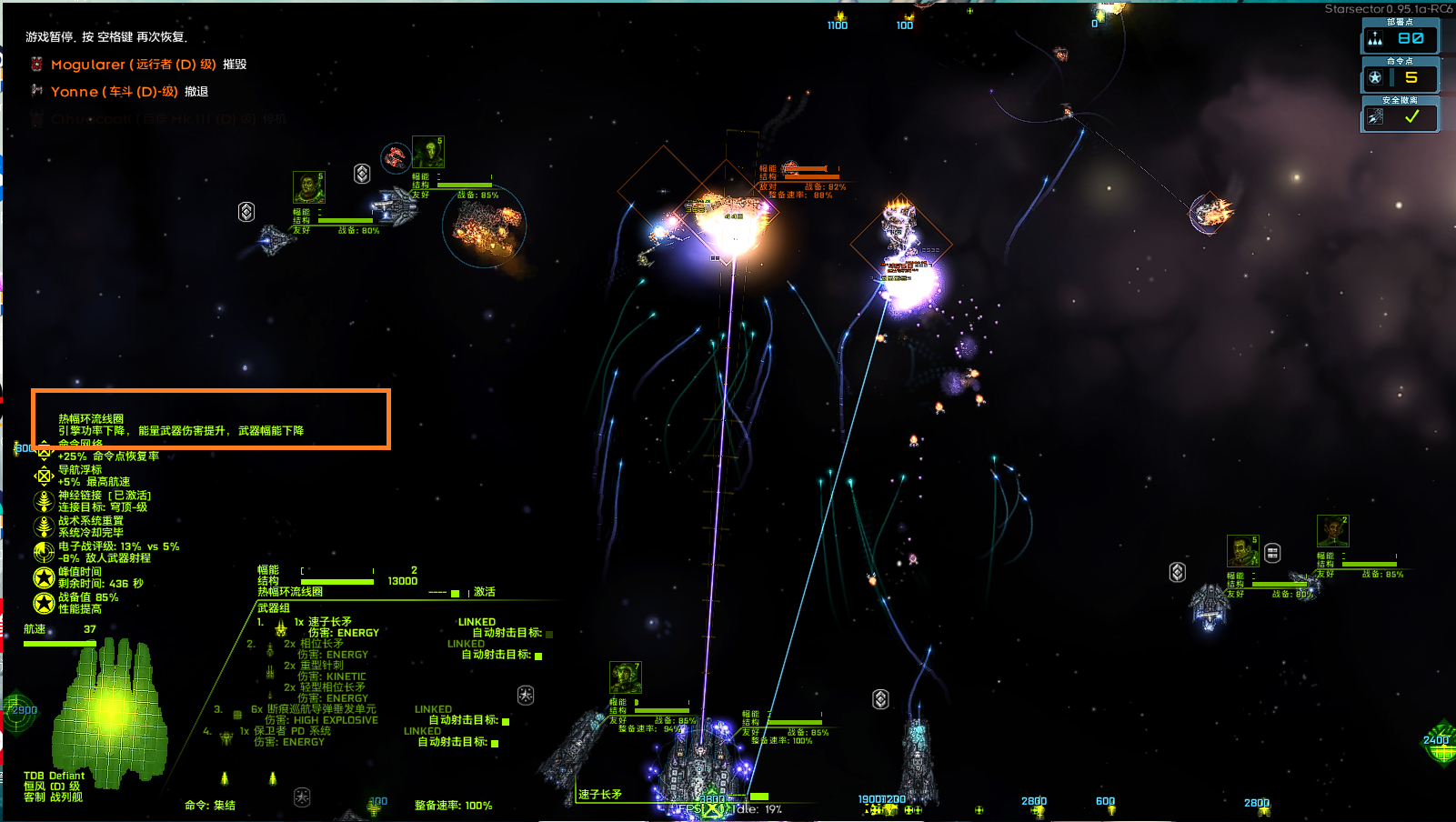Toggle autofire for the 保卫者 PD 系统 group
This screenshot has height=822, width=1456.
[x=495, y=743]
